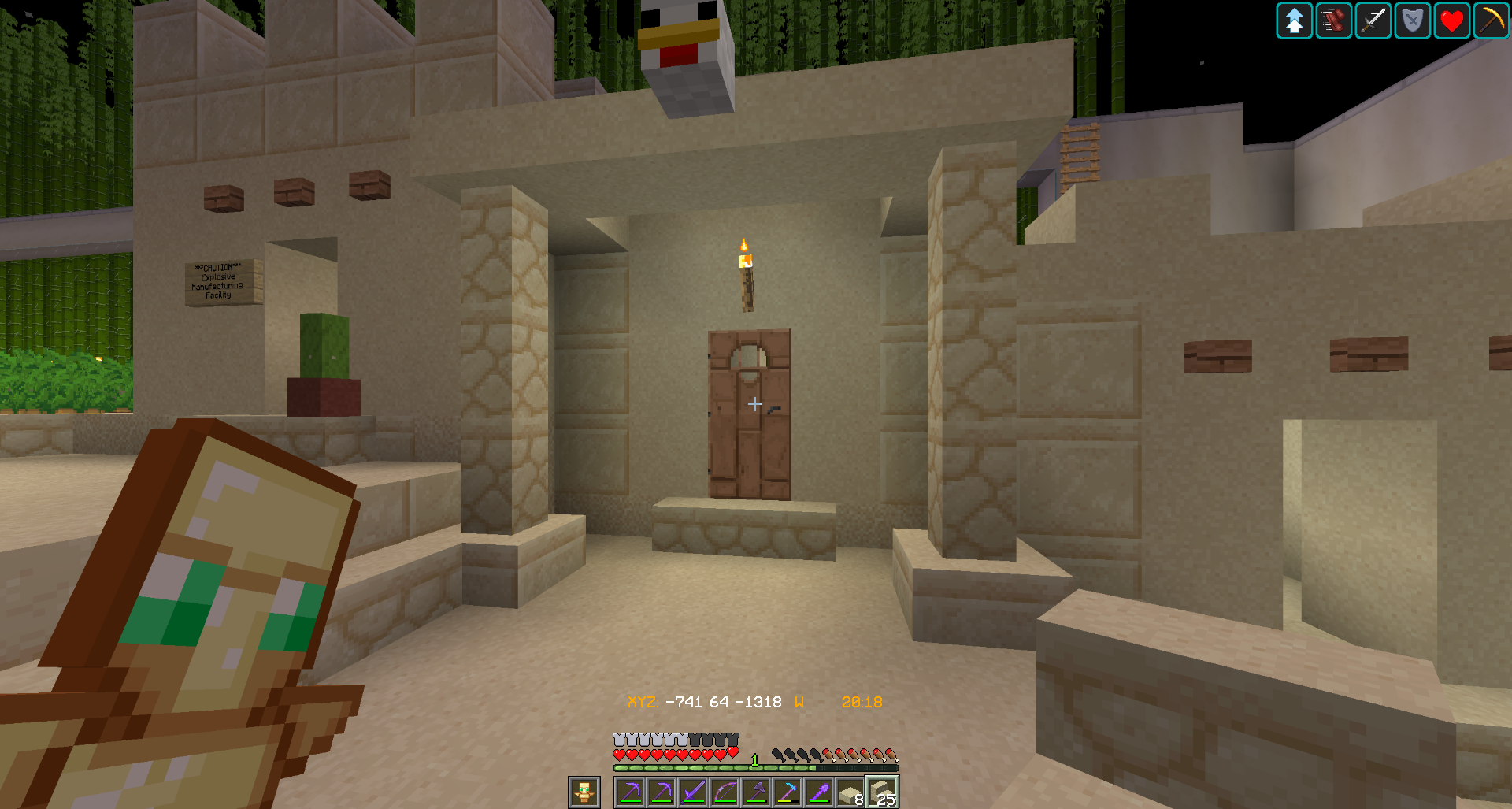The image size is (1512, 809).
Task: Select the sandstone stairs stack of 25
Action: (x=882, y=792)
